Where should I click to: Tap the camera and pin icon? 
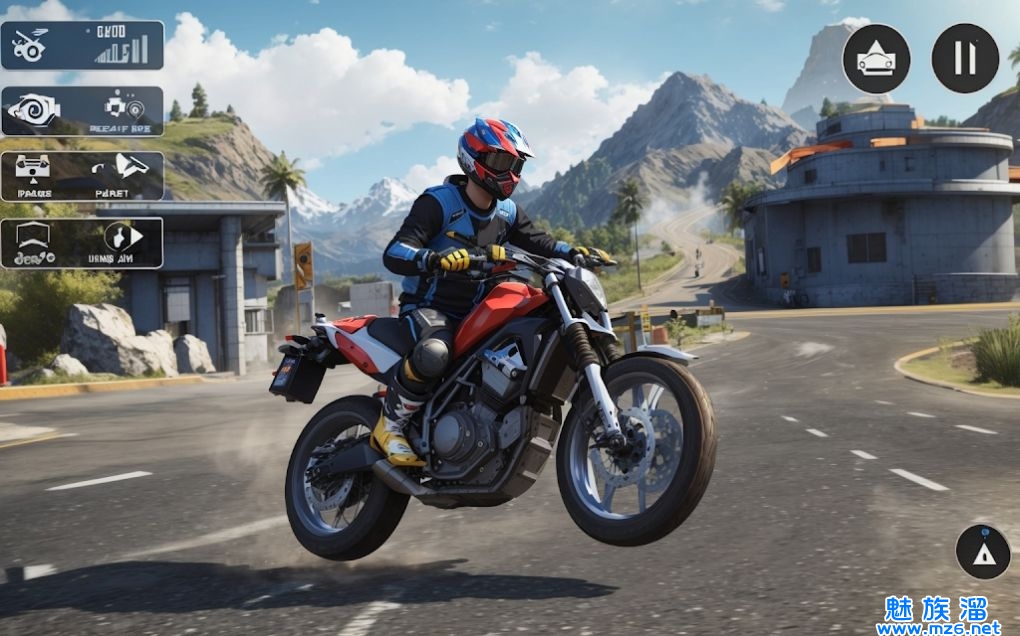point(123,106)
